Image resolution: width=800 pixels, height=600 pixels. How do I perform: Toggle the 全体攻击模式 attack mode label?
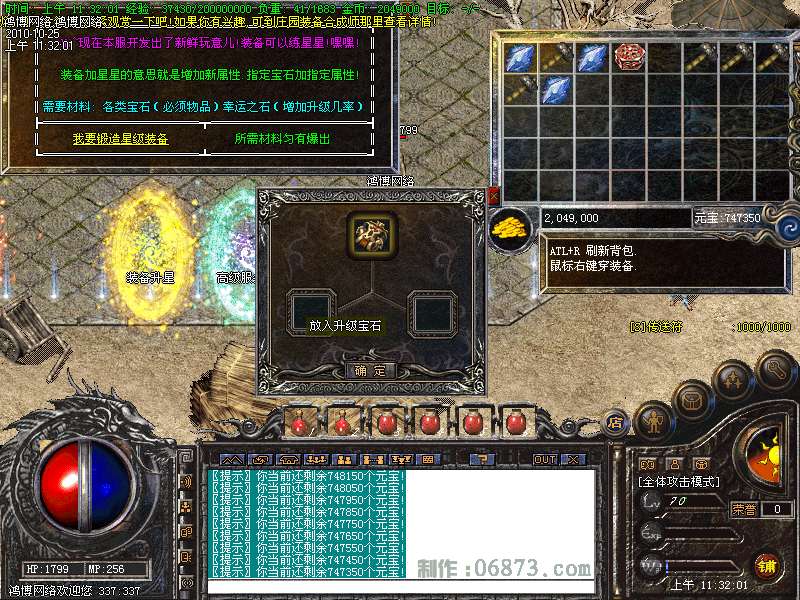679,481
